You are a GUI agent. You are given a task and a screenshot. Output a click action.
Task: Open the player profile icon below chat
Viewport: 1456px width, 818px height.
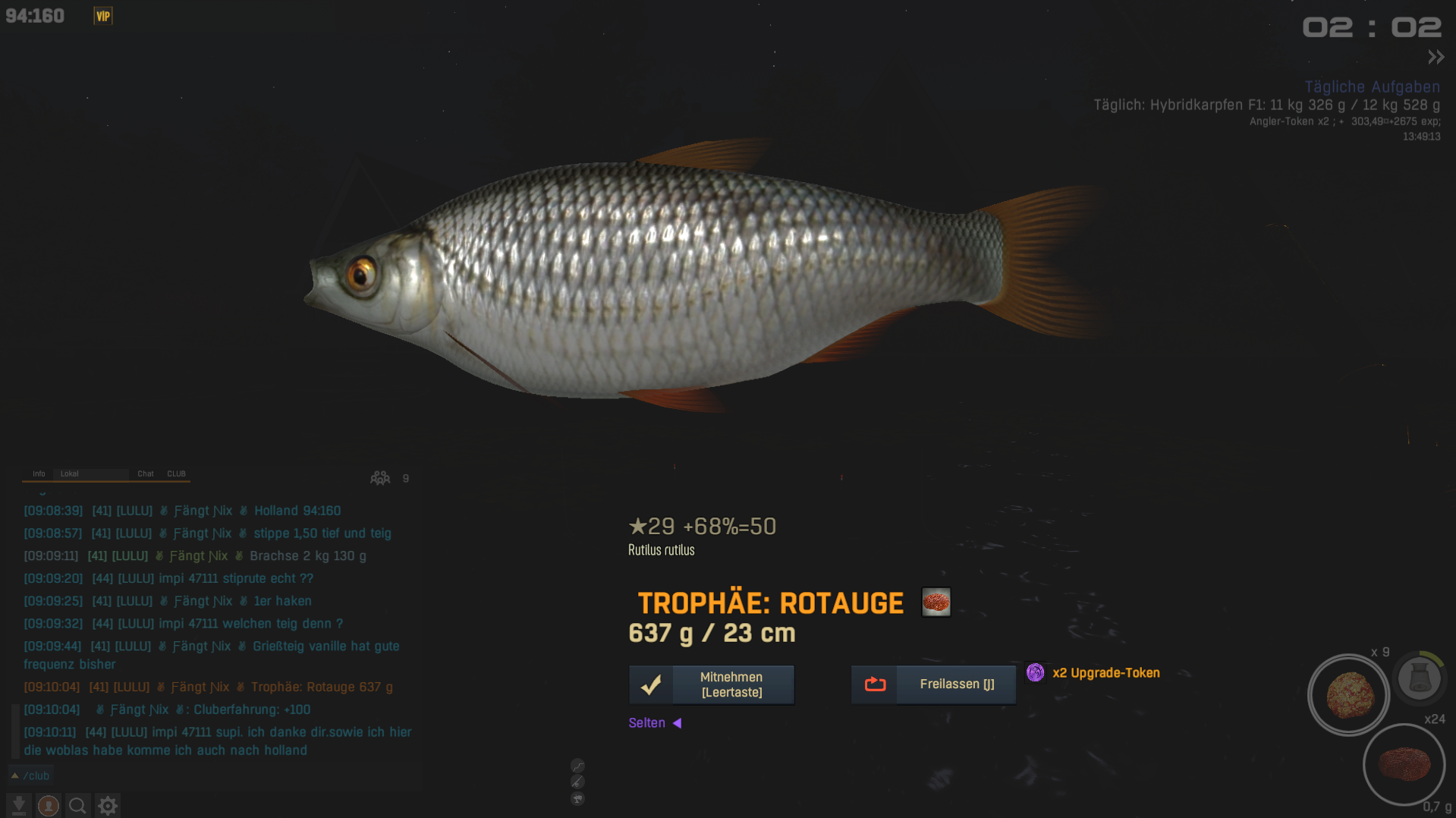(49, 805)
